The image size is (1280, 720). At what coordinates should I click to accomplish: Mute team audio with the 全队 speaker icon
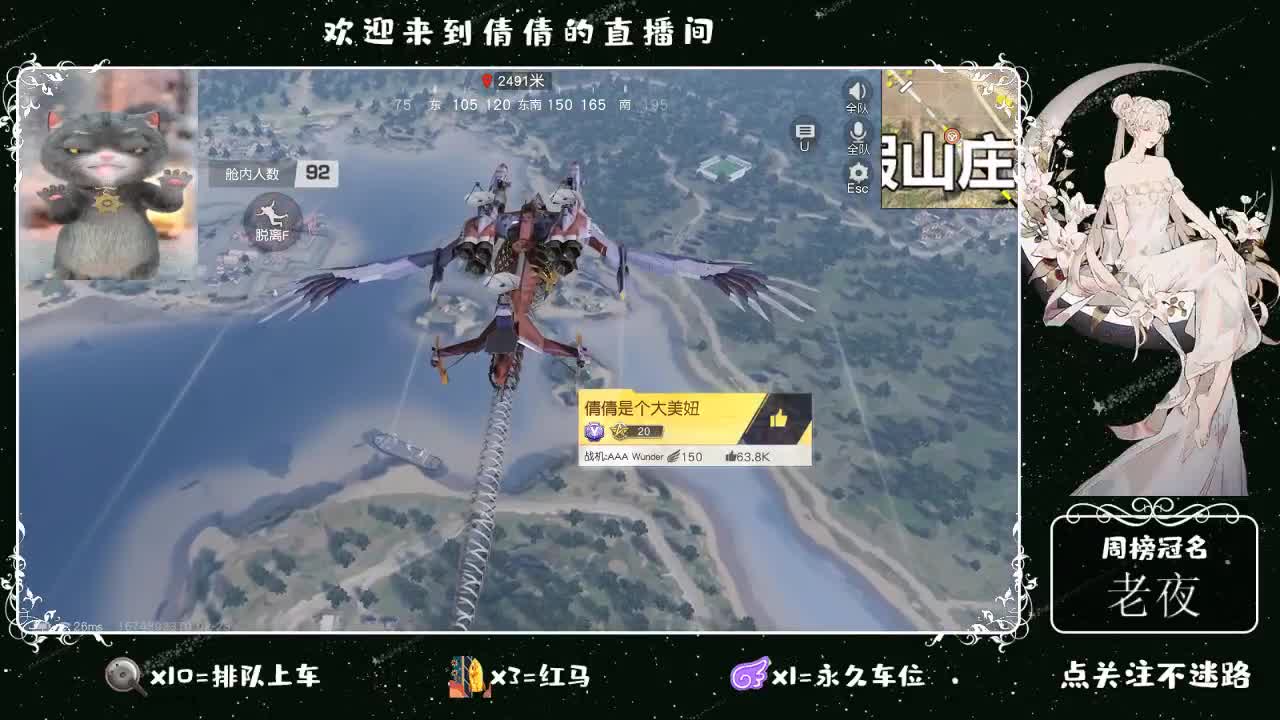856,92
